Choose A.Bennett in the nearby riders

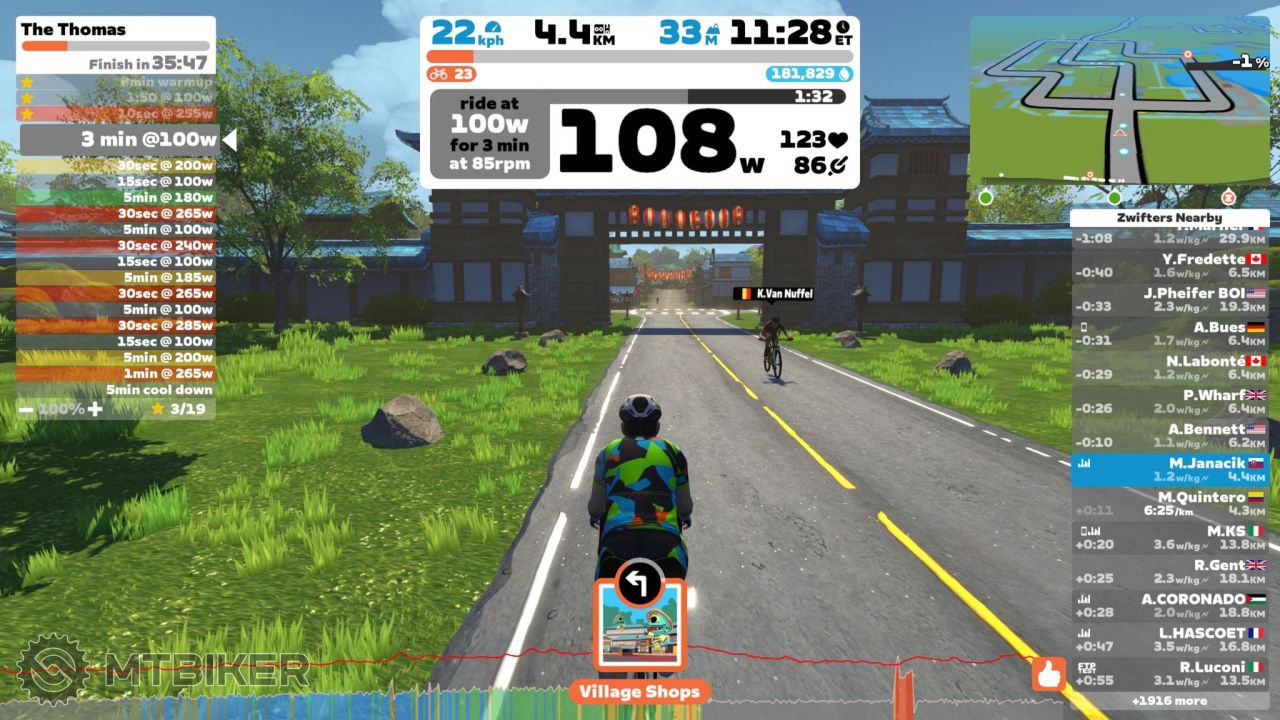coord(1169,435)
